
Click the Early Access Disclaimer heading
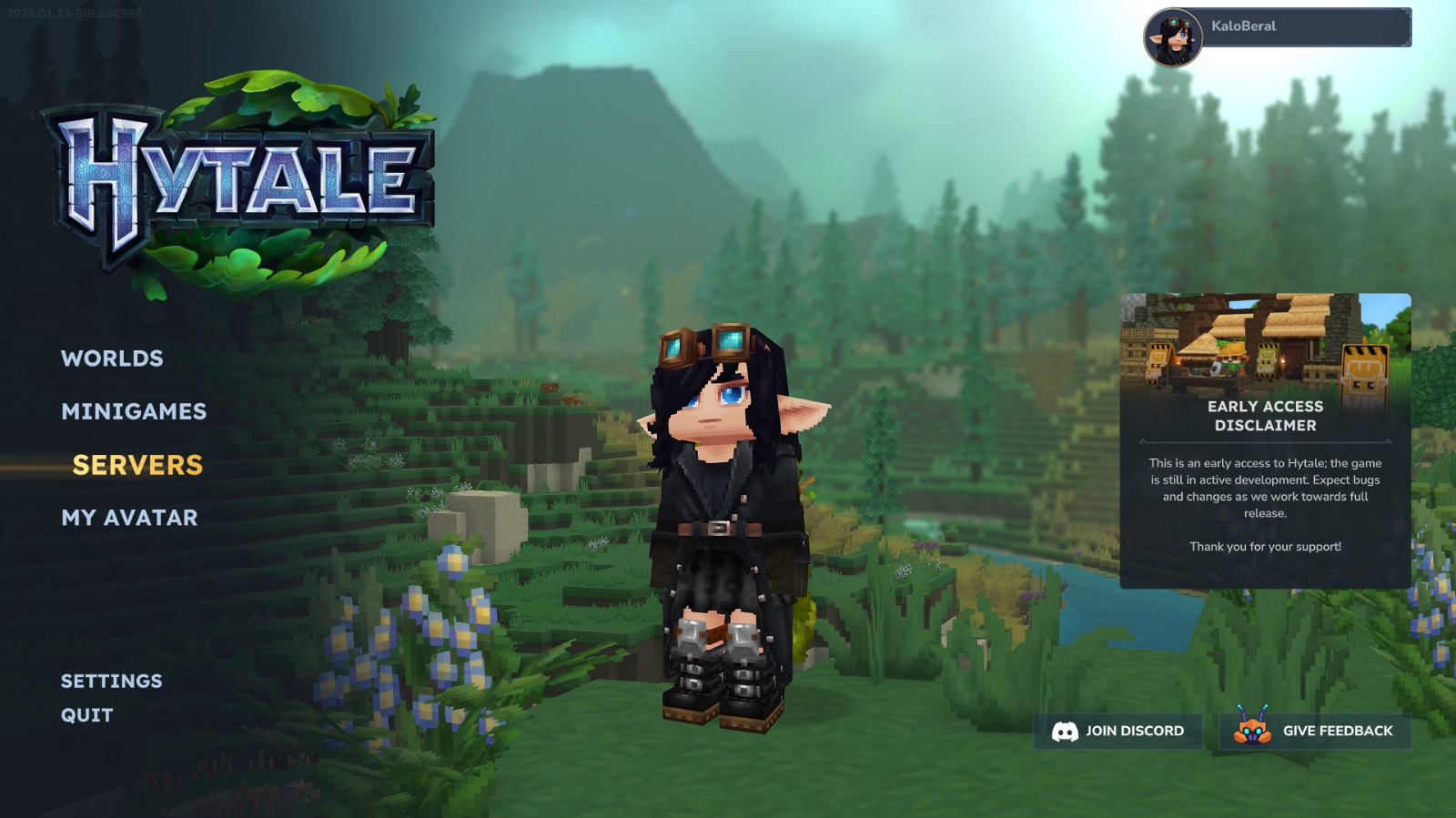pos(1263,417)
